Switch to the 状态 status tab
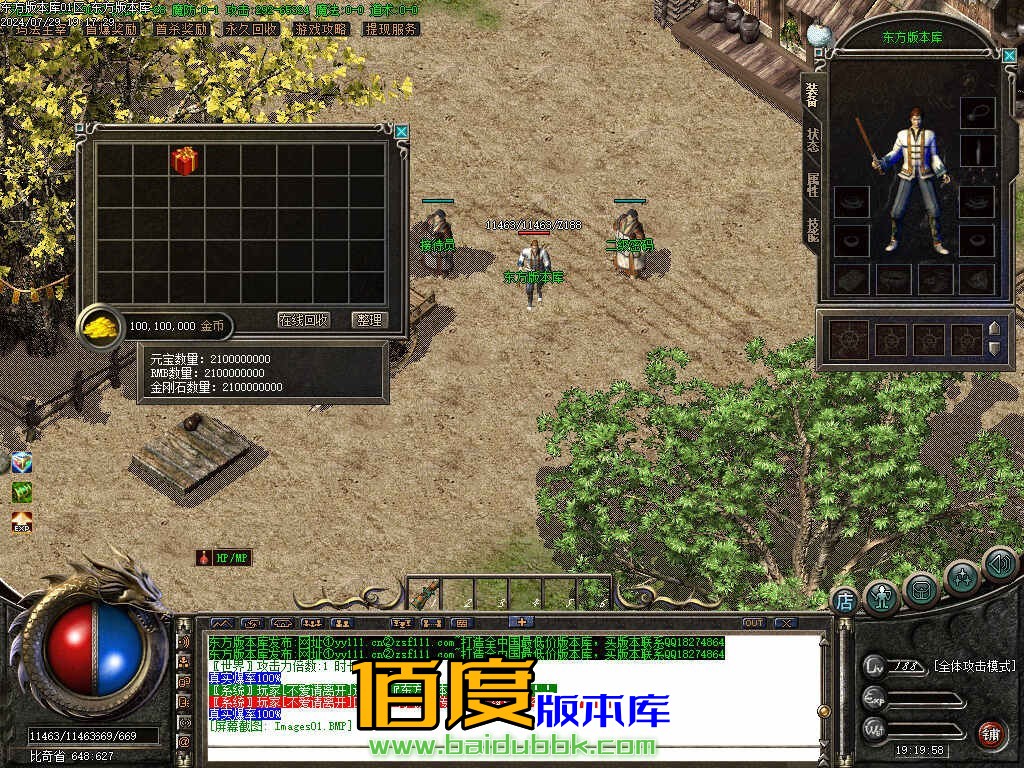Screen dimensions: 1024x768 pyautogui.click(x=813, y=140)
